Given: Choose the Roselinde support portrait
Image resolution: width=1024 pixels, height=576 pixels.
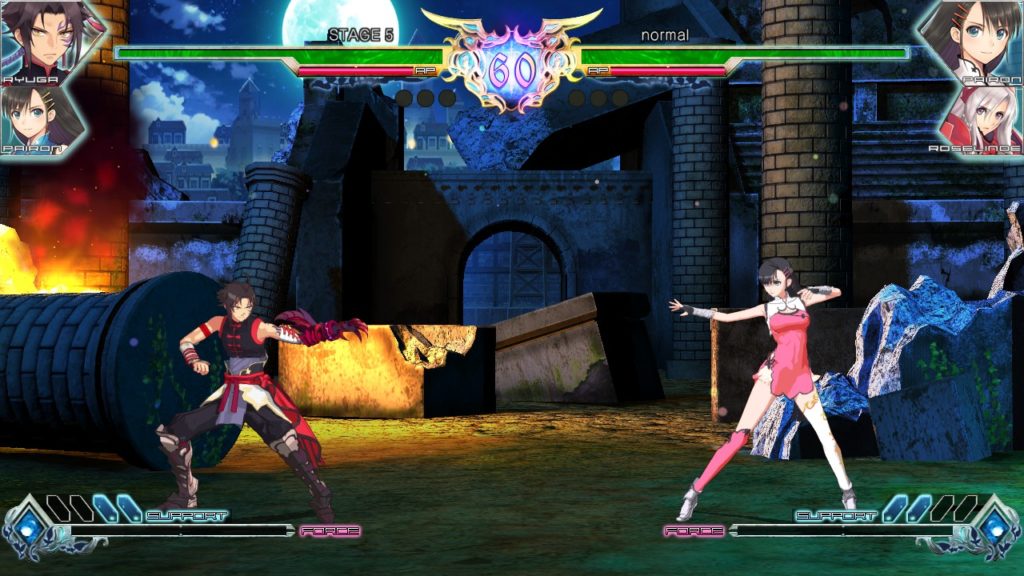Looking at the screenshot, I should (984, 118).
